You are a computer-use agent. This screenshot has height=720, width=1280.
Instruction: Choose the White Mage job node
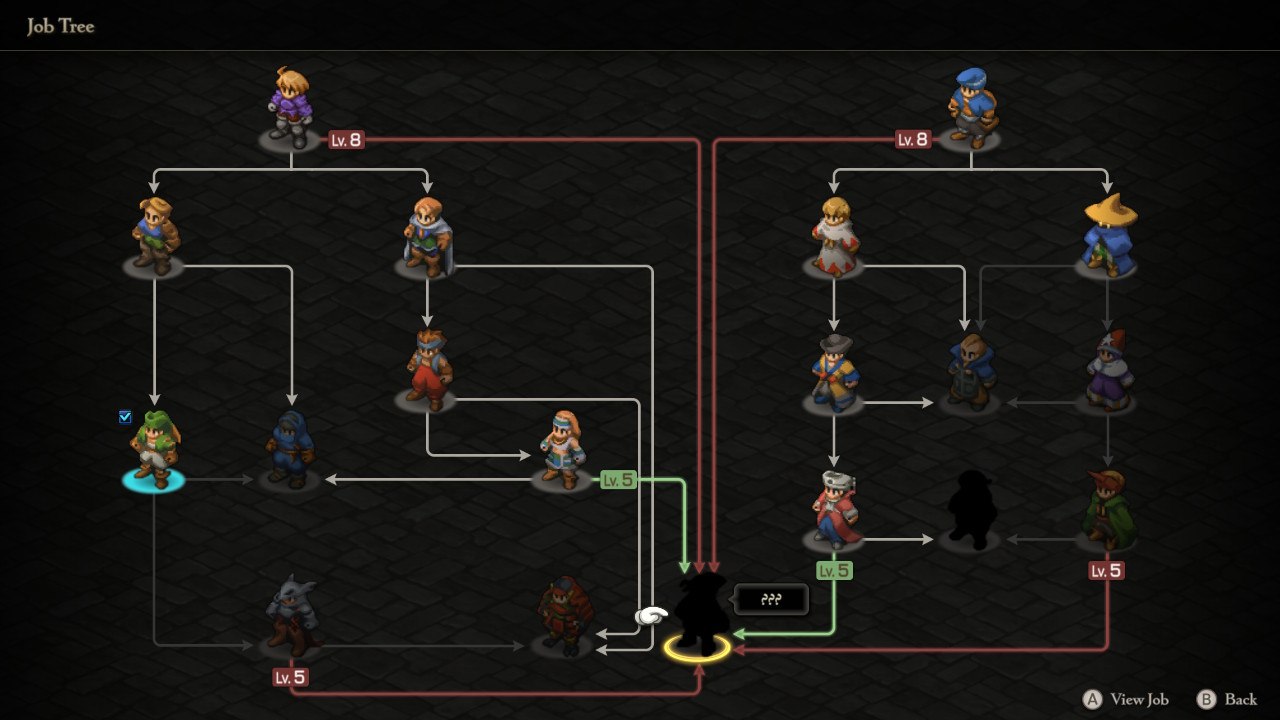pyautogui.click(x=833, y=237)
